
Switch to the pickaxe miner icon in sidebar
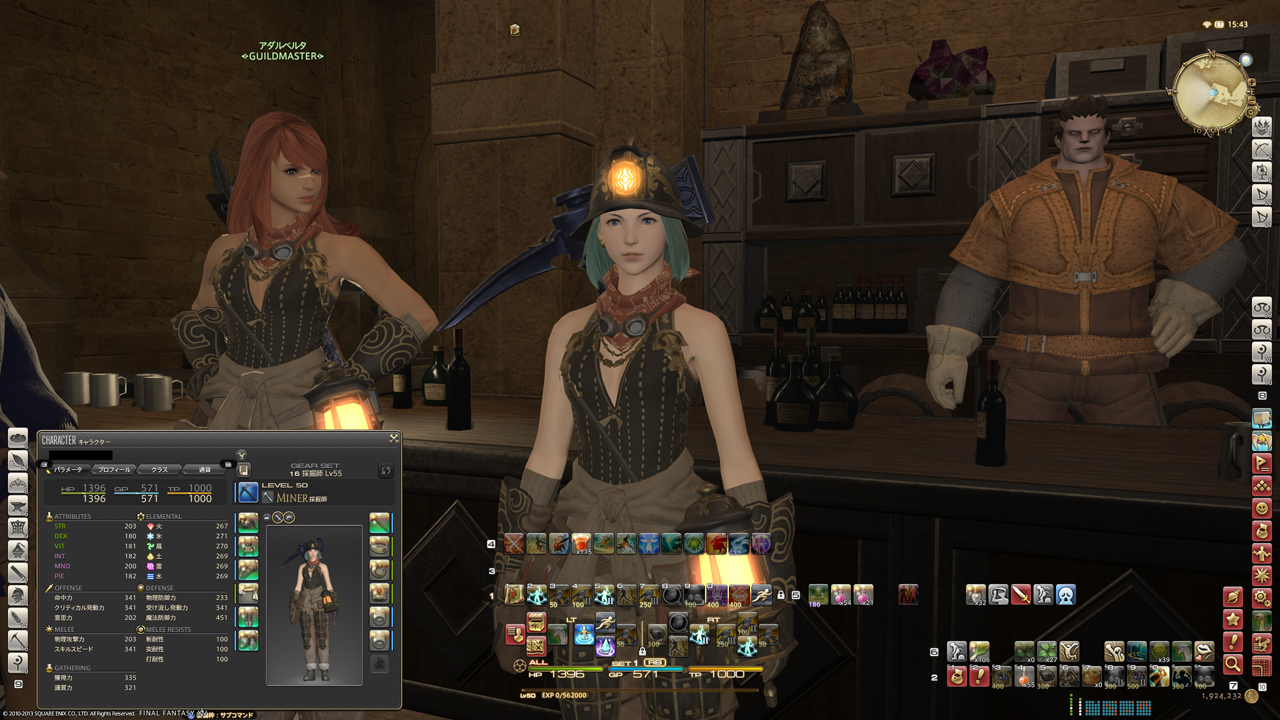18,640
